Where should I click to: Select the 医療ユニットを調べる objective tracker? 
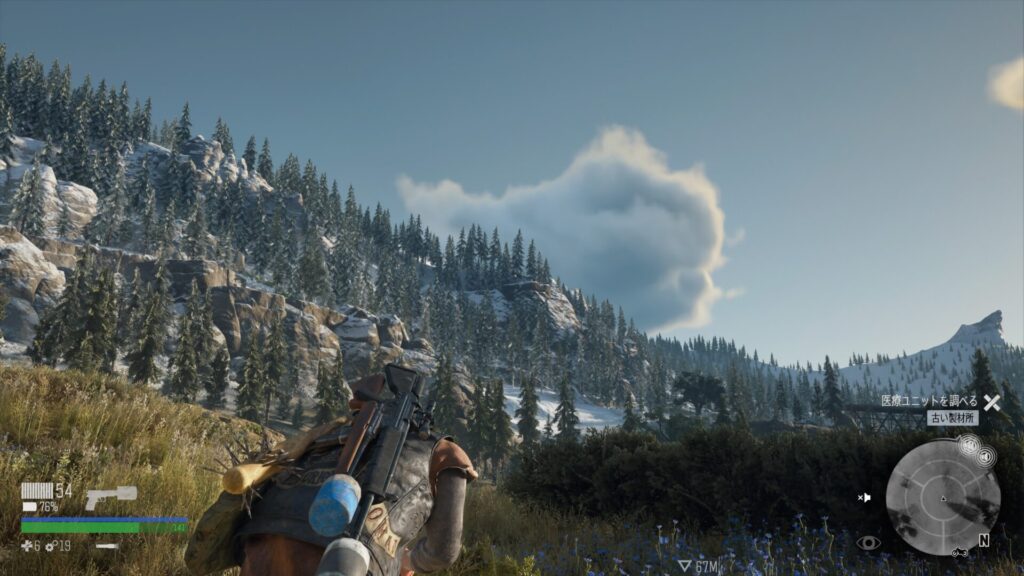point(929,401)
